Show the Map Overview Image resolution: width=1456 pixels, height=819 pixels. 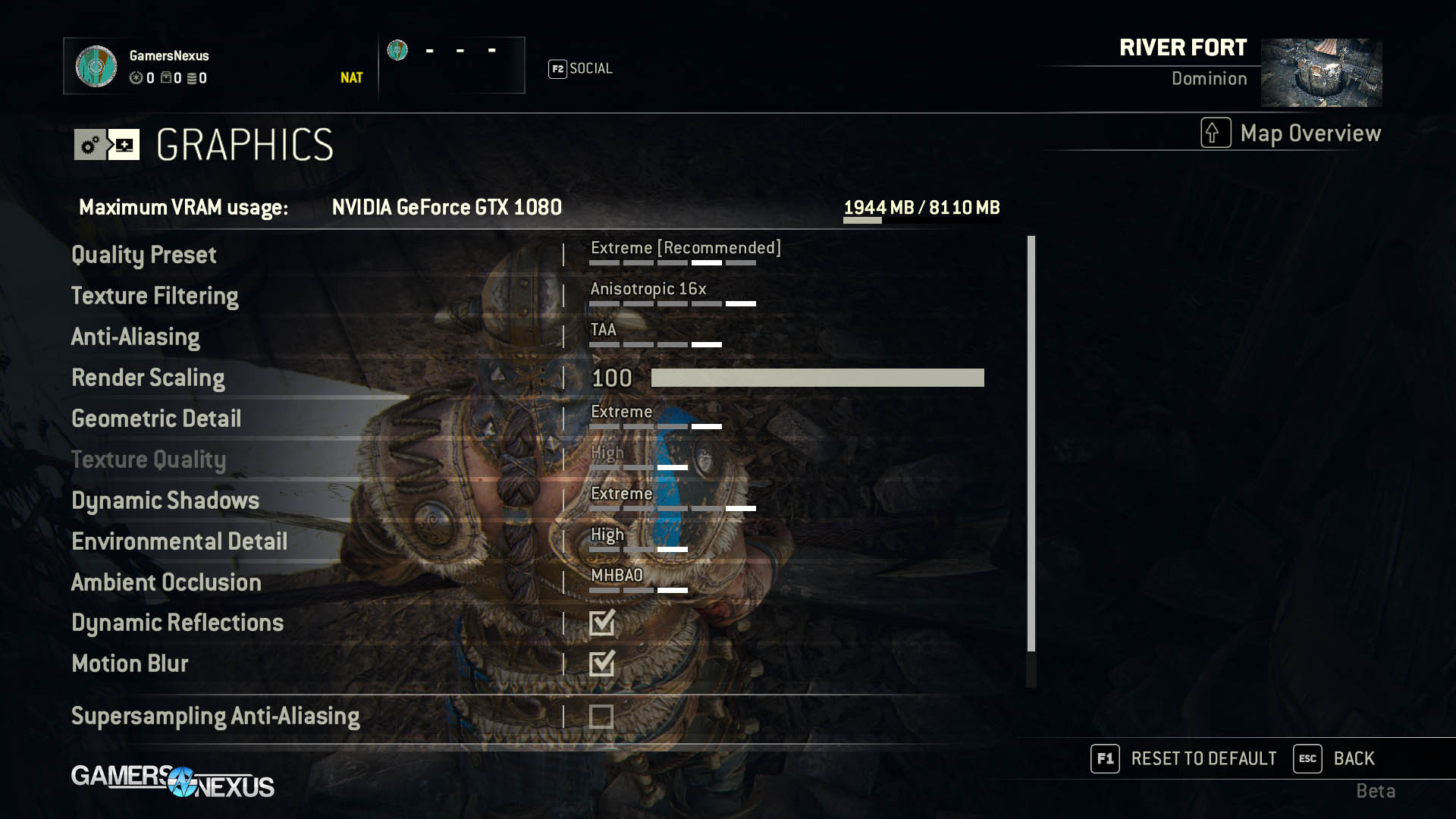coord(1291,133)
